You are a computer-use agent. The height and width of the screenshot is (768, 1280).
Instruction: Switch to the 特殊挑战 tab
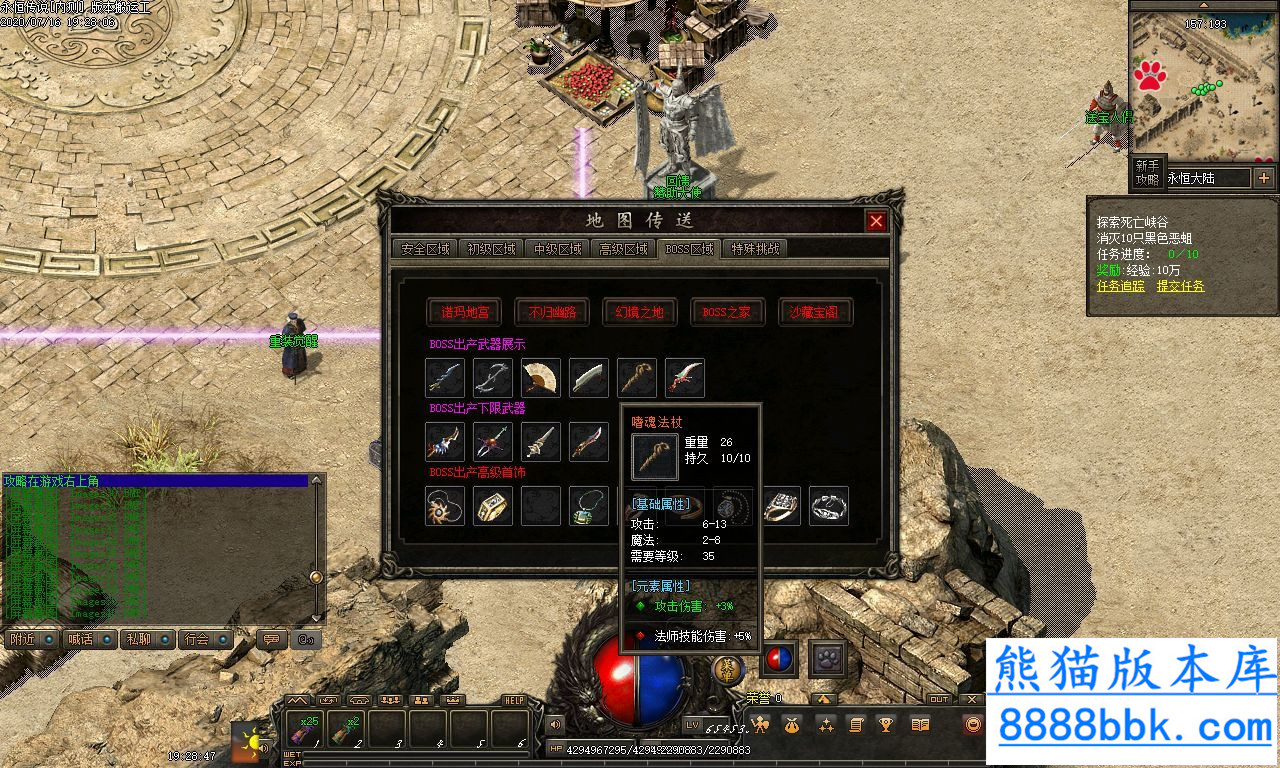(755, 249)
